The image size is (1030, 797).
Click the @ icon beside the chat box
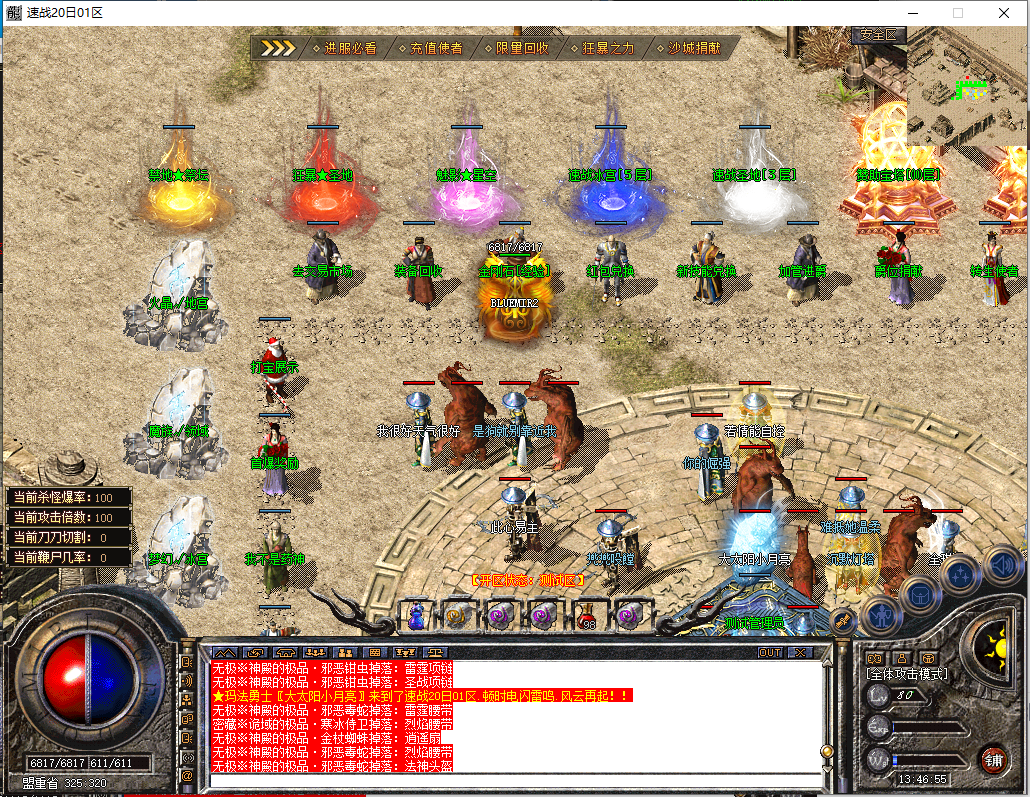187,775
